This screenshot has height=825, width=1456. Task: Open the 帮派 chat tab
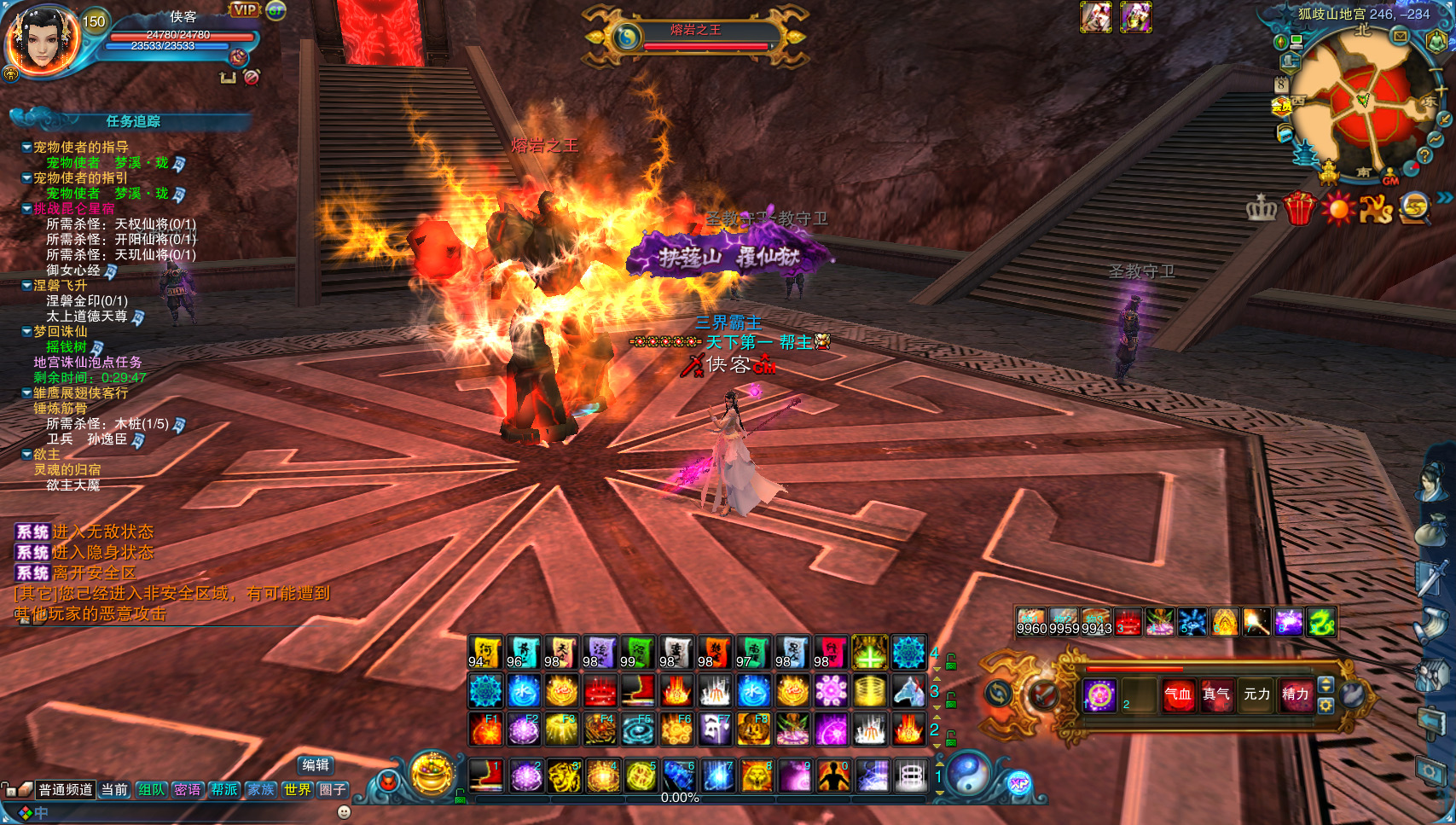[224, 790]
